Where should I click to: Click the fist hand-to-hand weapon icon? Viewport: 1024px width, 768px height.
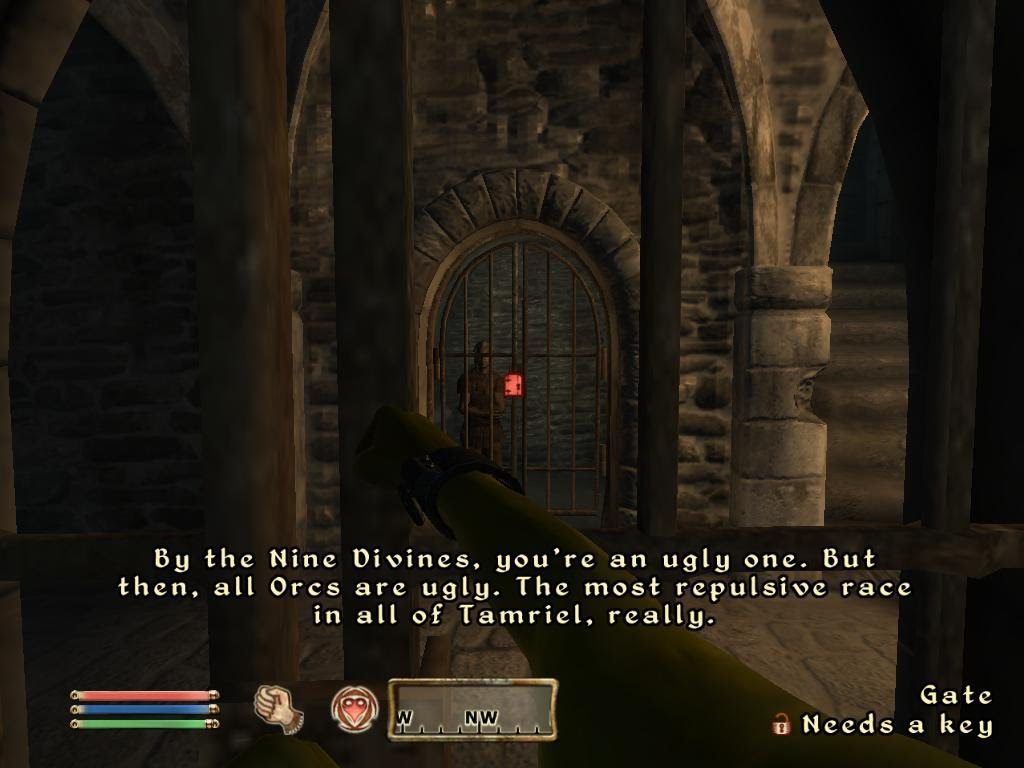[279, 708]
